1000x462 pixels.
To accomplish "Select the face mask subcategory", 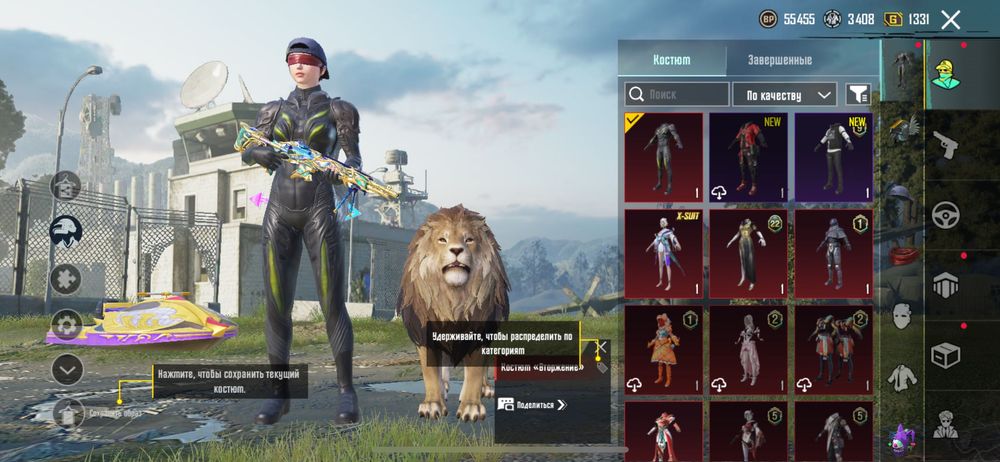I will click(902, 316).
